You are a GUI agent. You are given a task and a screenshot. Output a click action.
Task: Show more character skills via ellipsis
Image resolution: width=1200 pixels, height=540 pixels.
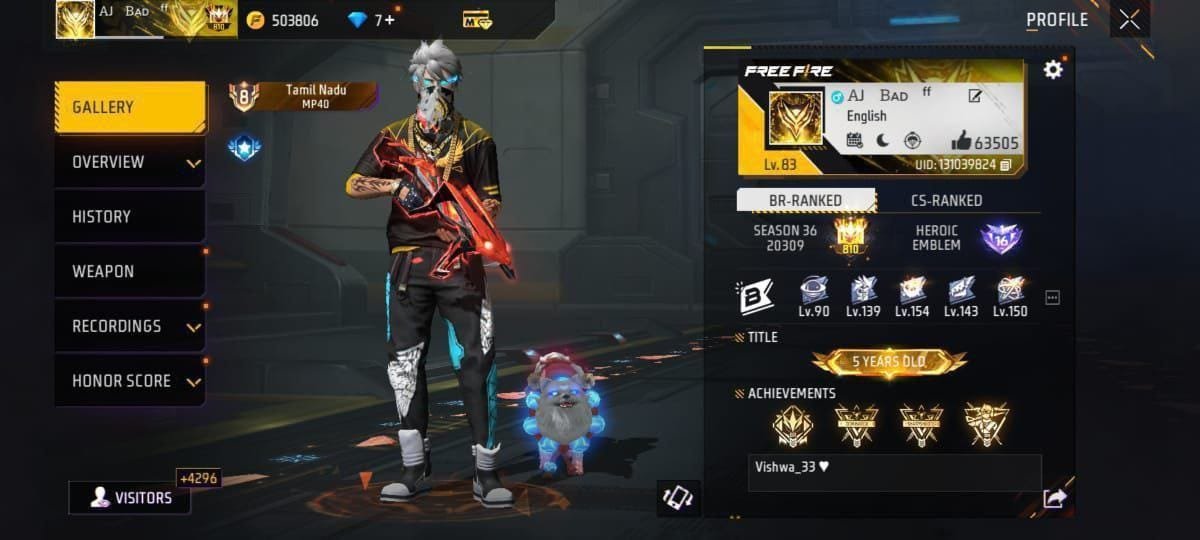(1052, 297)
